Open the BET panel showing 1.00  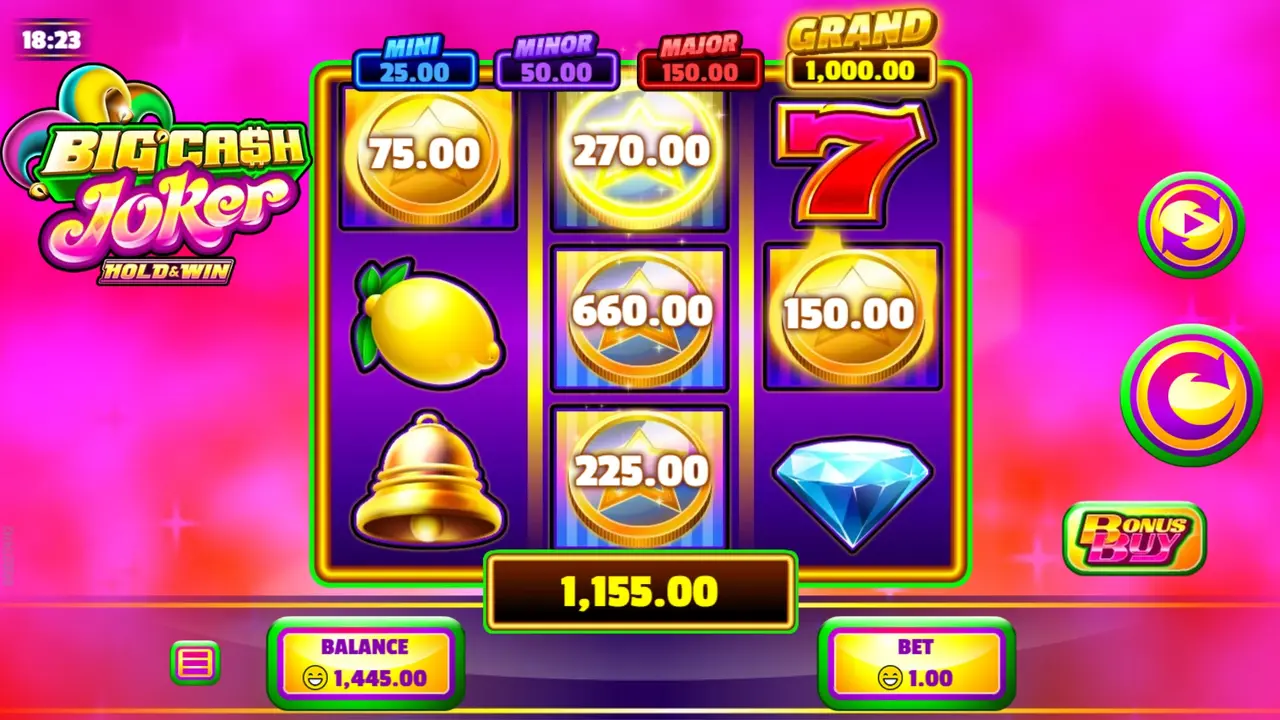(x=915, y=662)
